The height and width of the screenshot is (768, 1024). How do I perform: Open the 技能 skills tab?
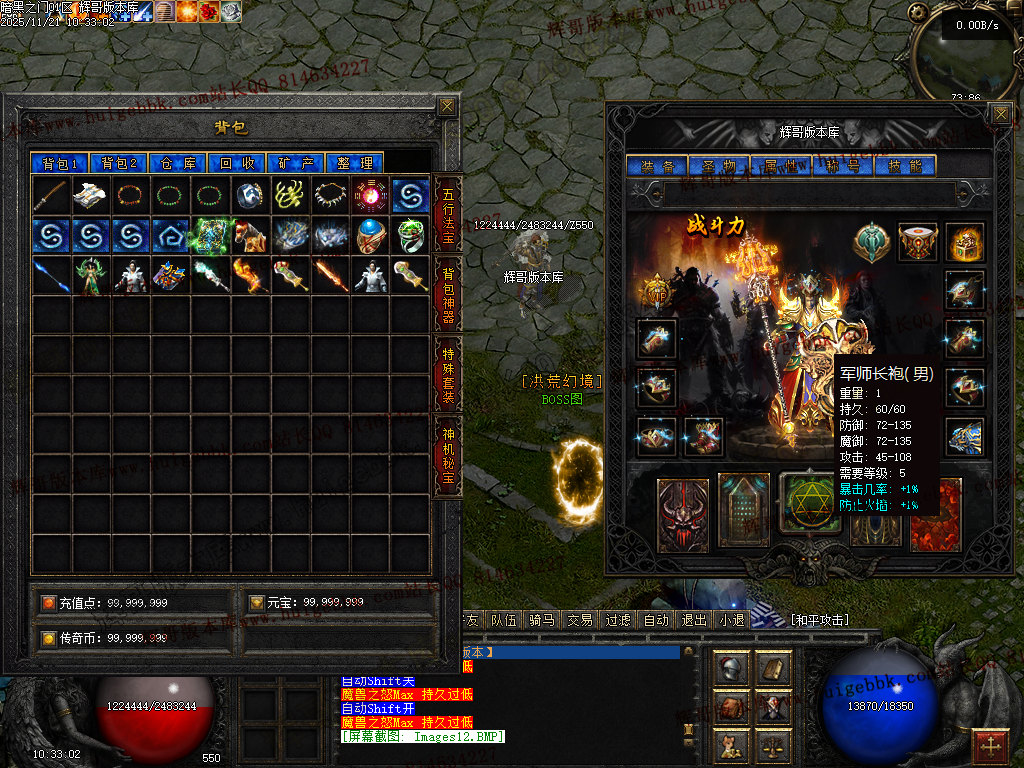point(903,166)
